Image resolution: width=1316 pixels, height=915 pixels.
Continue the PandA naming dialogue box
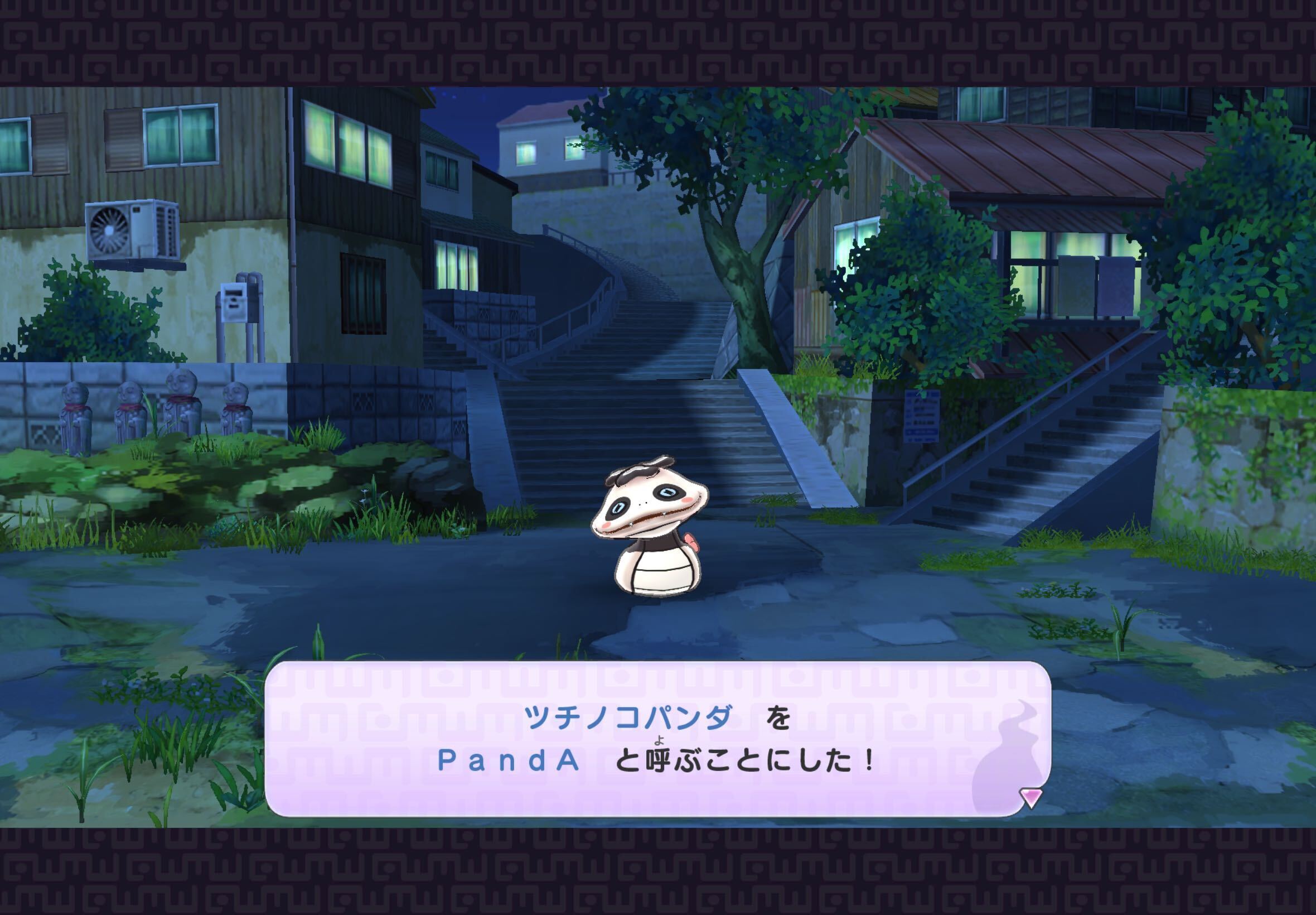[656, 739]
